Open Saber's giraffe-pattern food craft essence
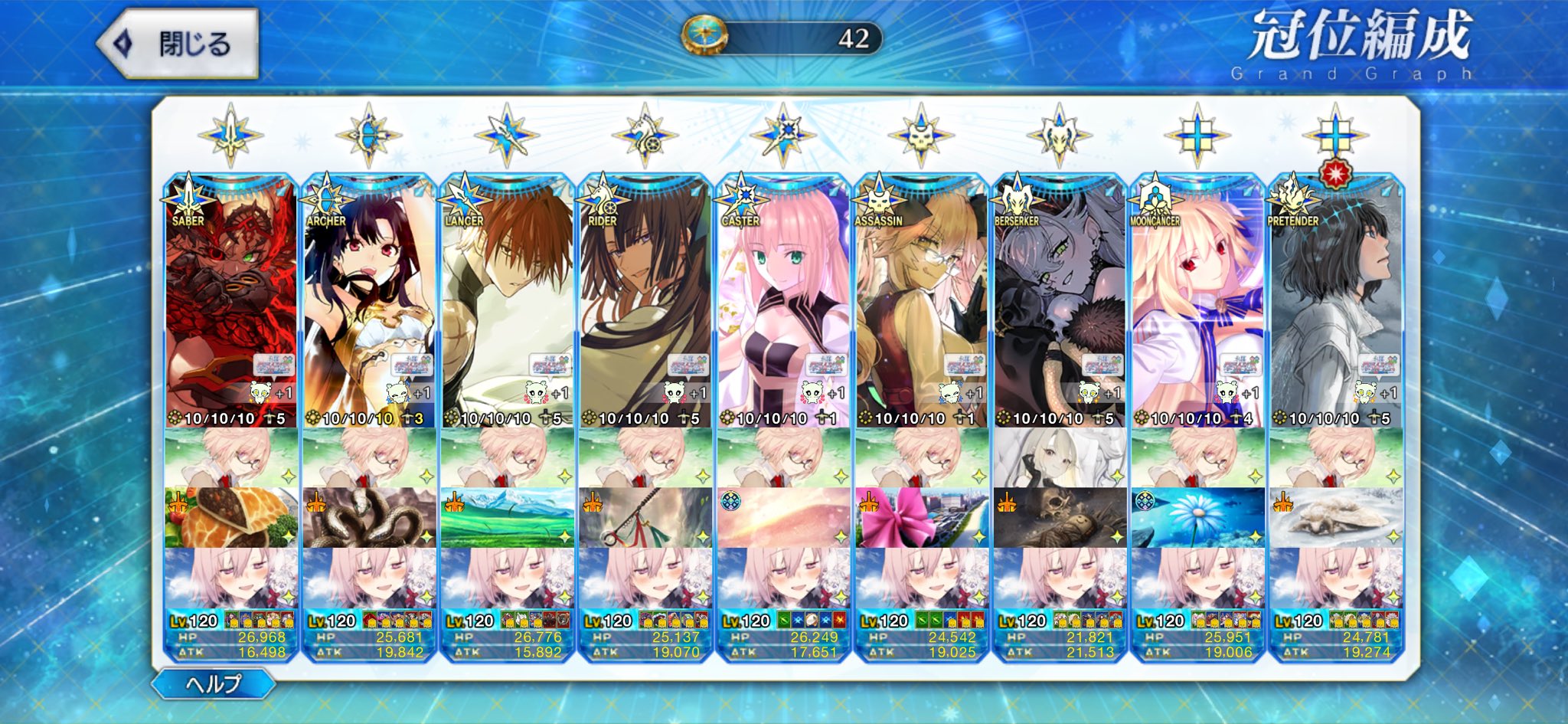The image size is (1568, 724). [x=230, y=517]
